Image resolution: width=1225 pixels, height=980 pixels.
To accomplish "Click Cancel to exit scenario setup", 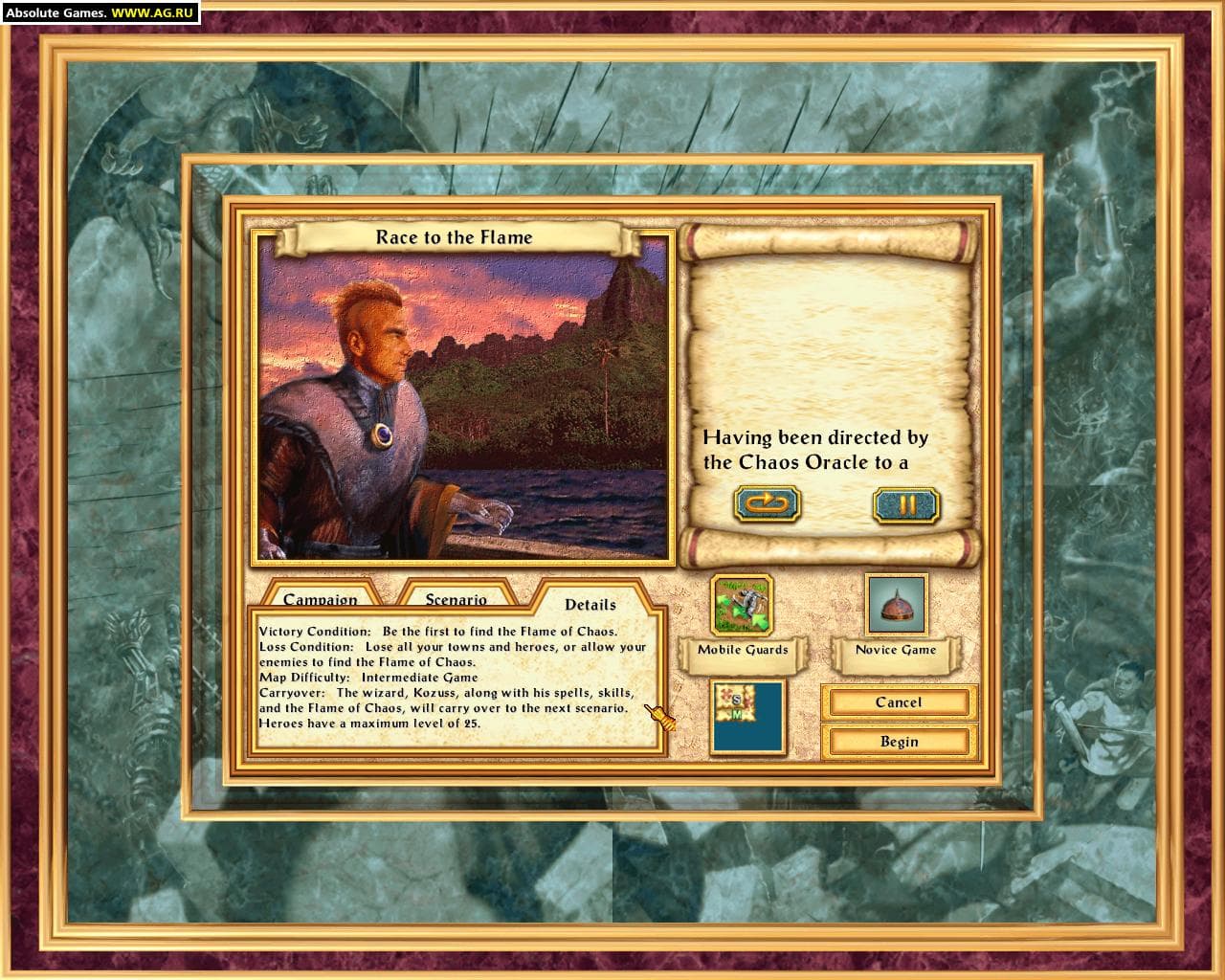I will click(898, 702).
